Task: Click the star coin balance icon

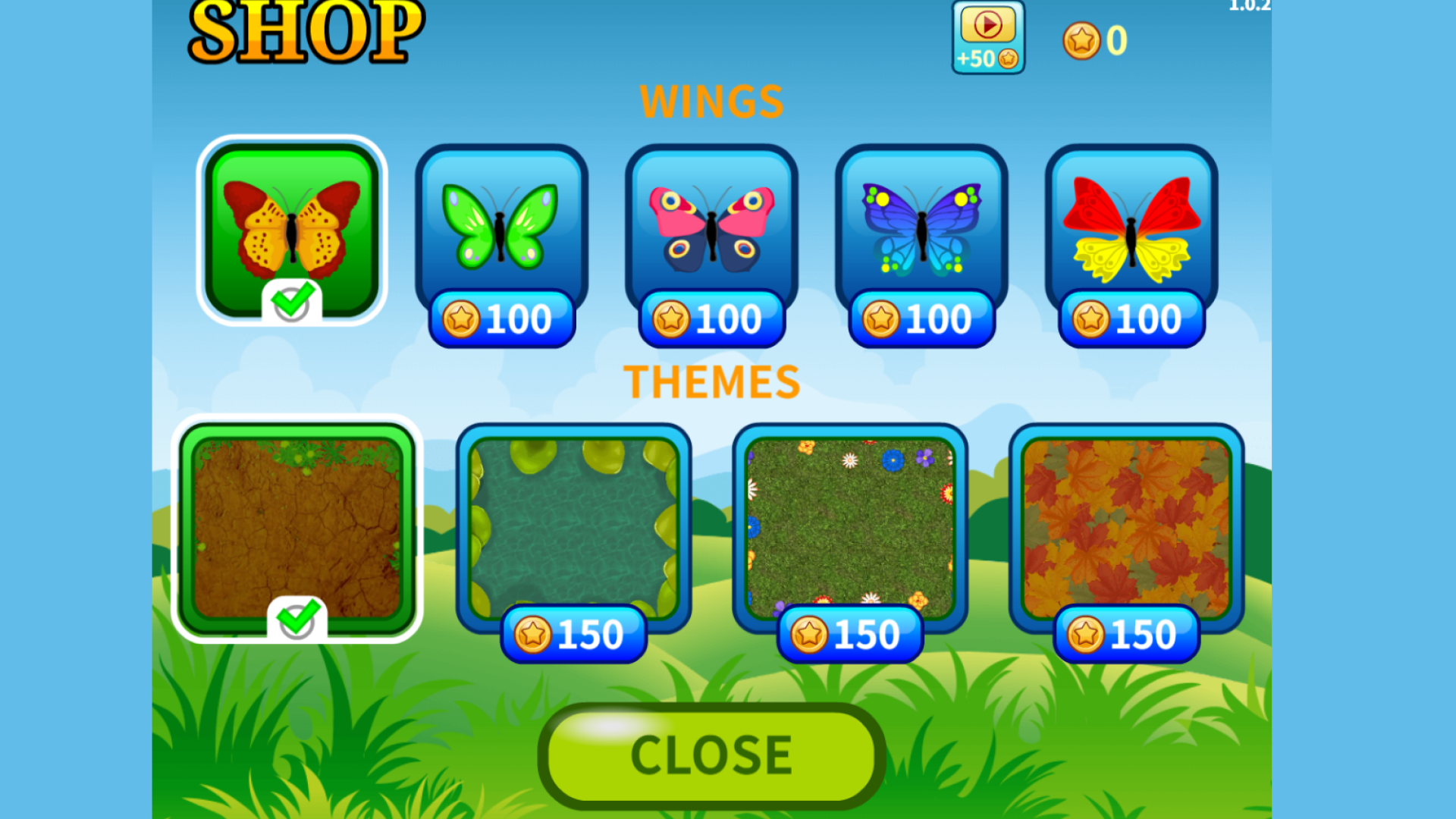Action: (1083, 41)
